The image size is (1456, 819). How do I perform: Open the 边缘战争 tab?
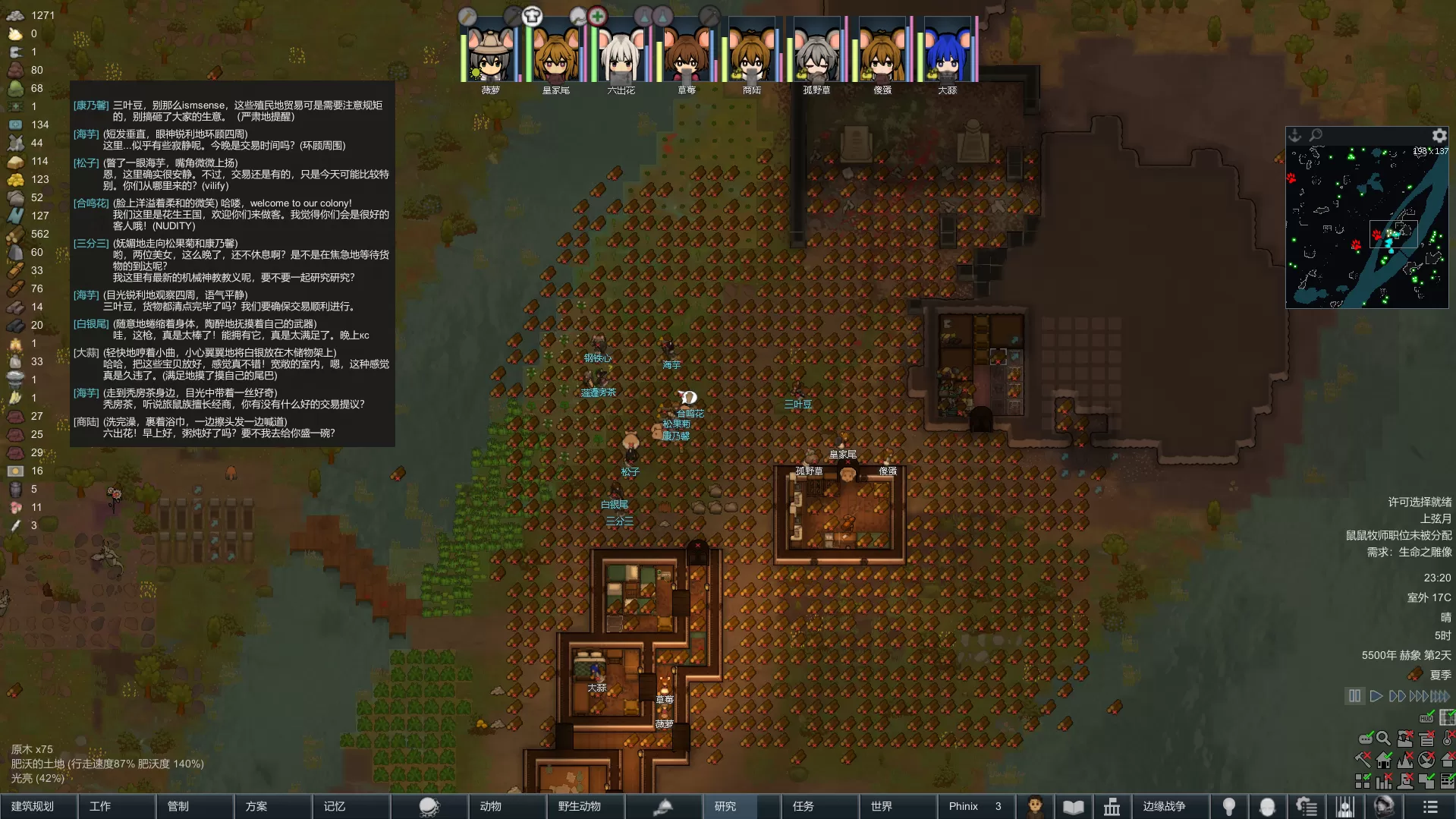1164,806
